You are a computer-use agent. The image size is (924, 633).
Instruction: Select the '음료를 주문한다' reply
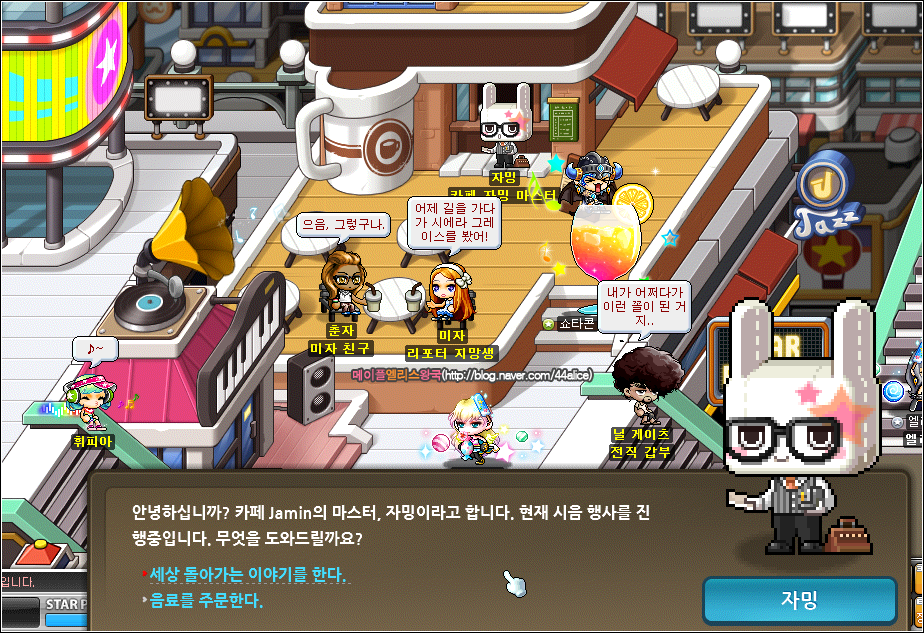[x=206, y=601]
